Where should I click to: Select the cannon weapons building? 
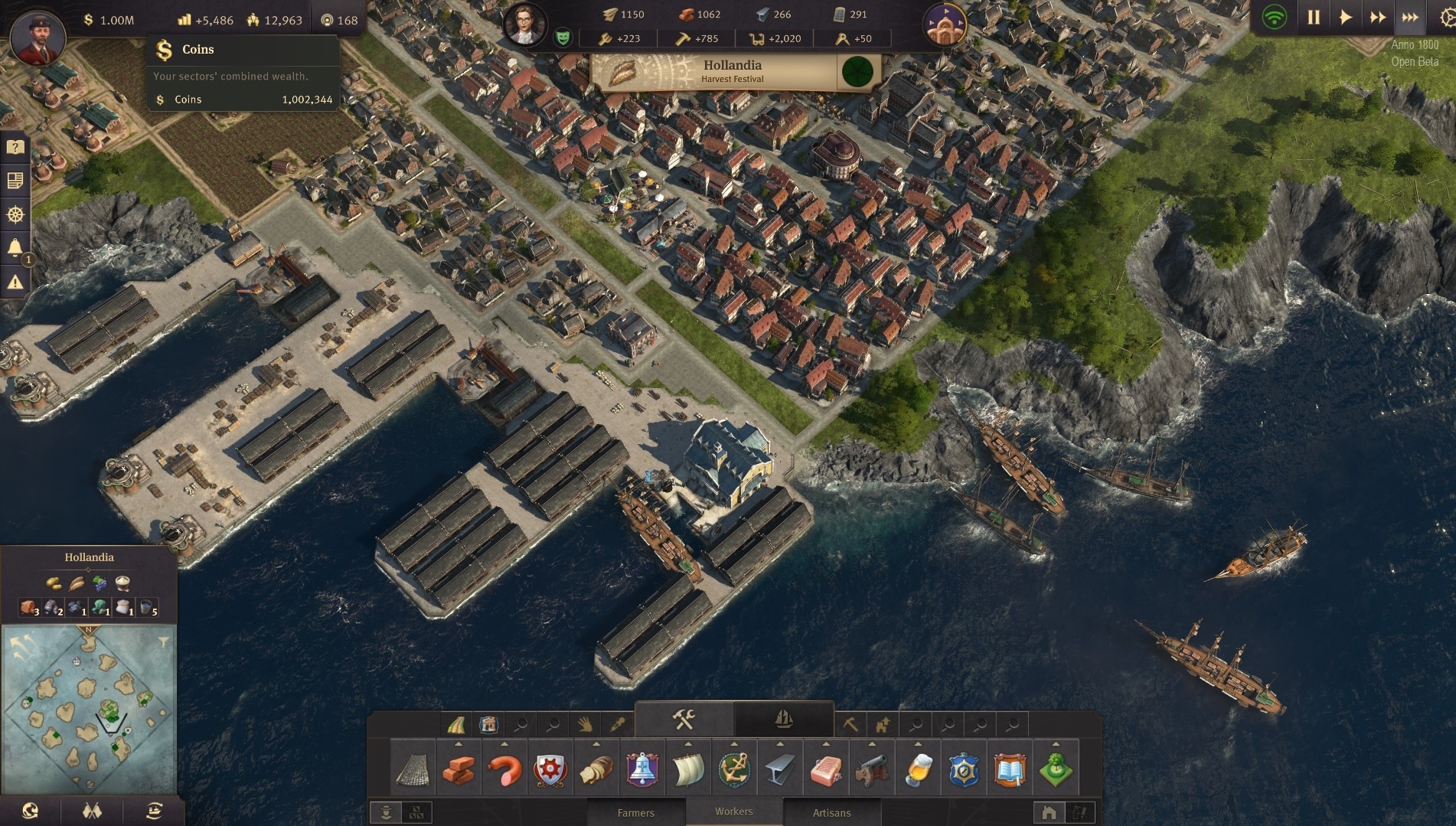point(872,769)
